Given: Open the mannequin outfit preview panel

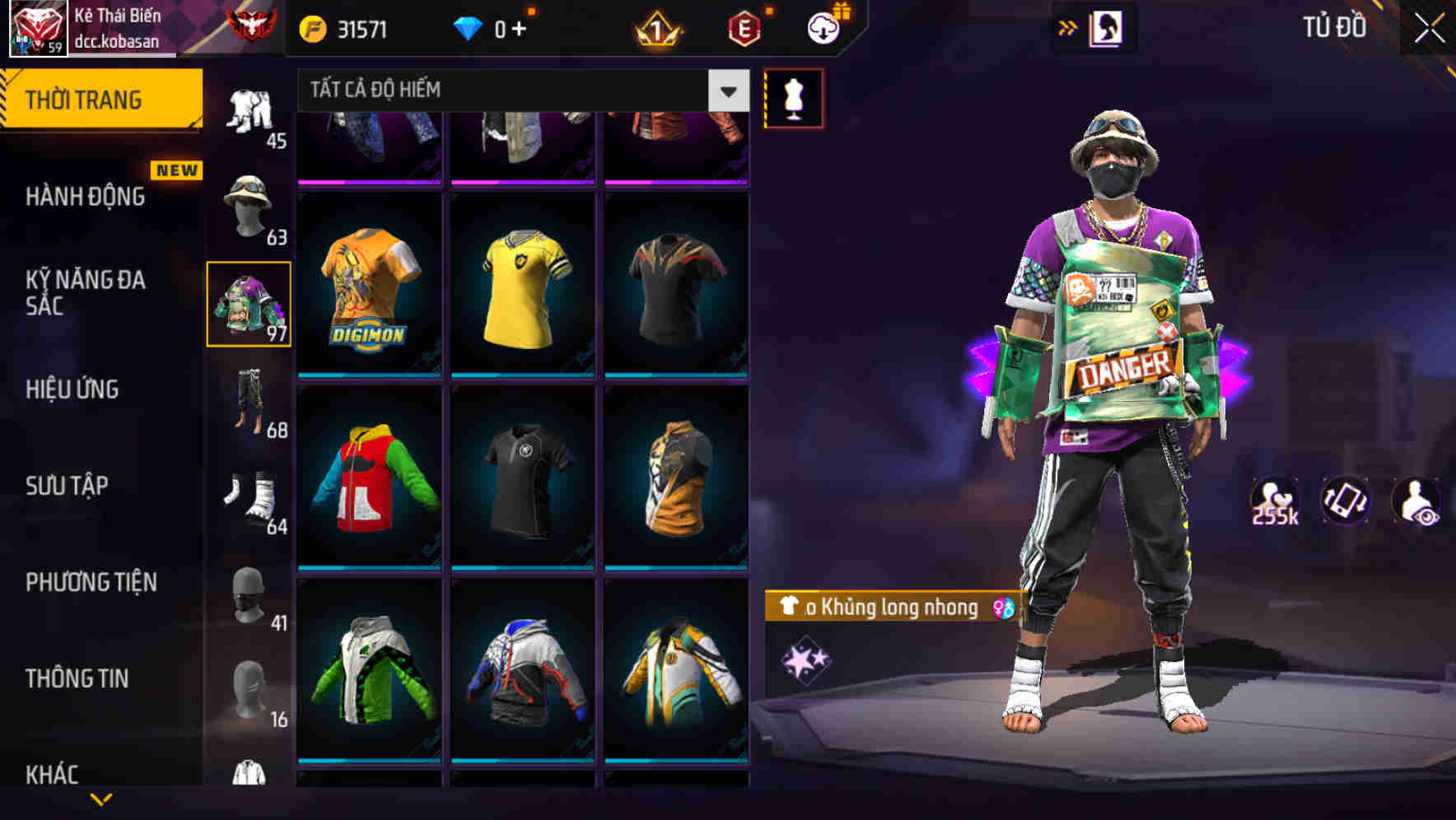Looking at the screenshot, I should (793, 97).
